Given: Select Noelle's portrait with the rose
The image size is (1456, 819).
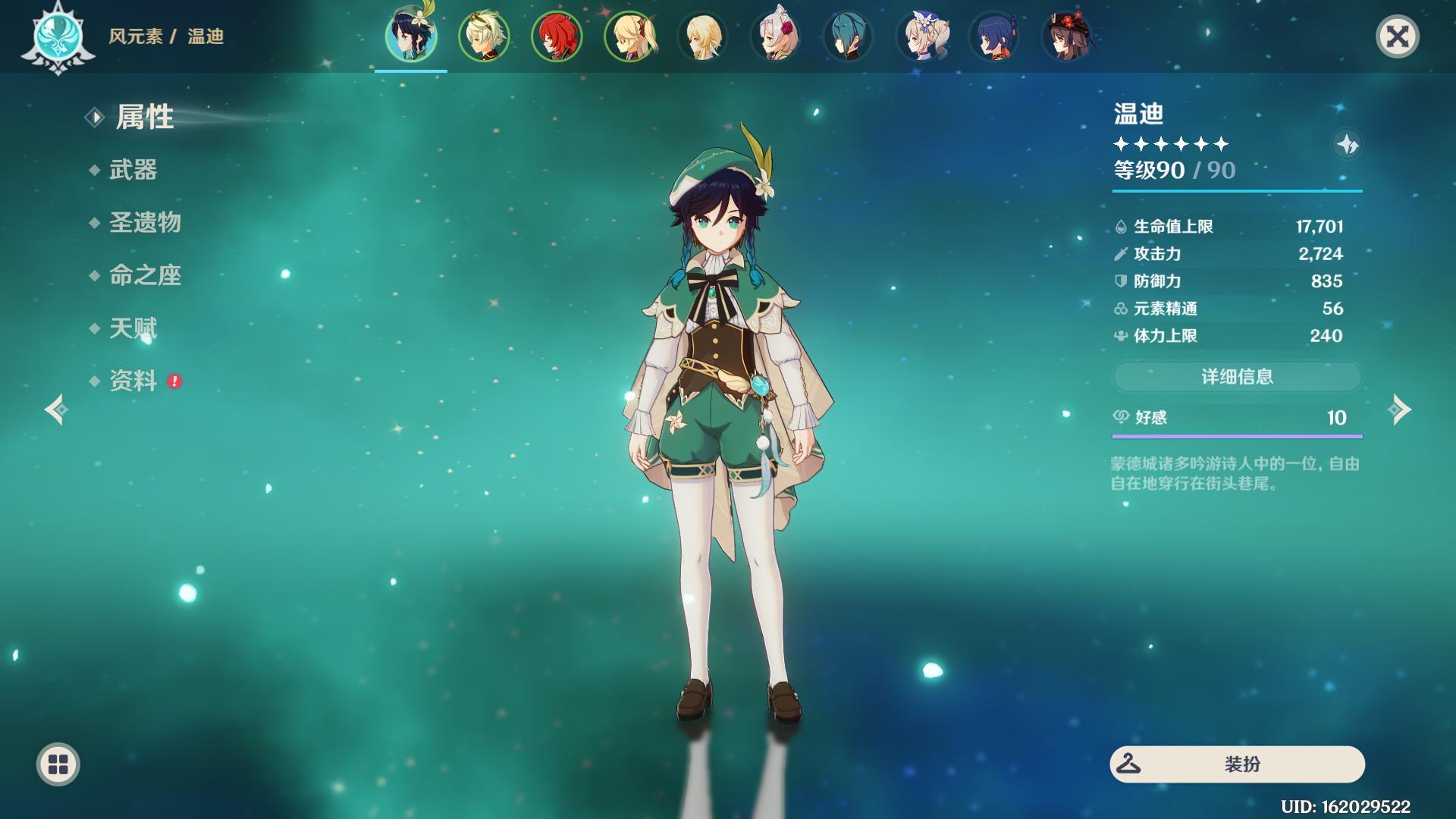Looking at the screenshot, I should click(x=776, y=36).
